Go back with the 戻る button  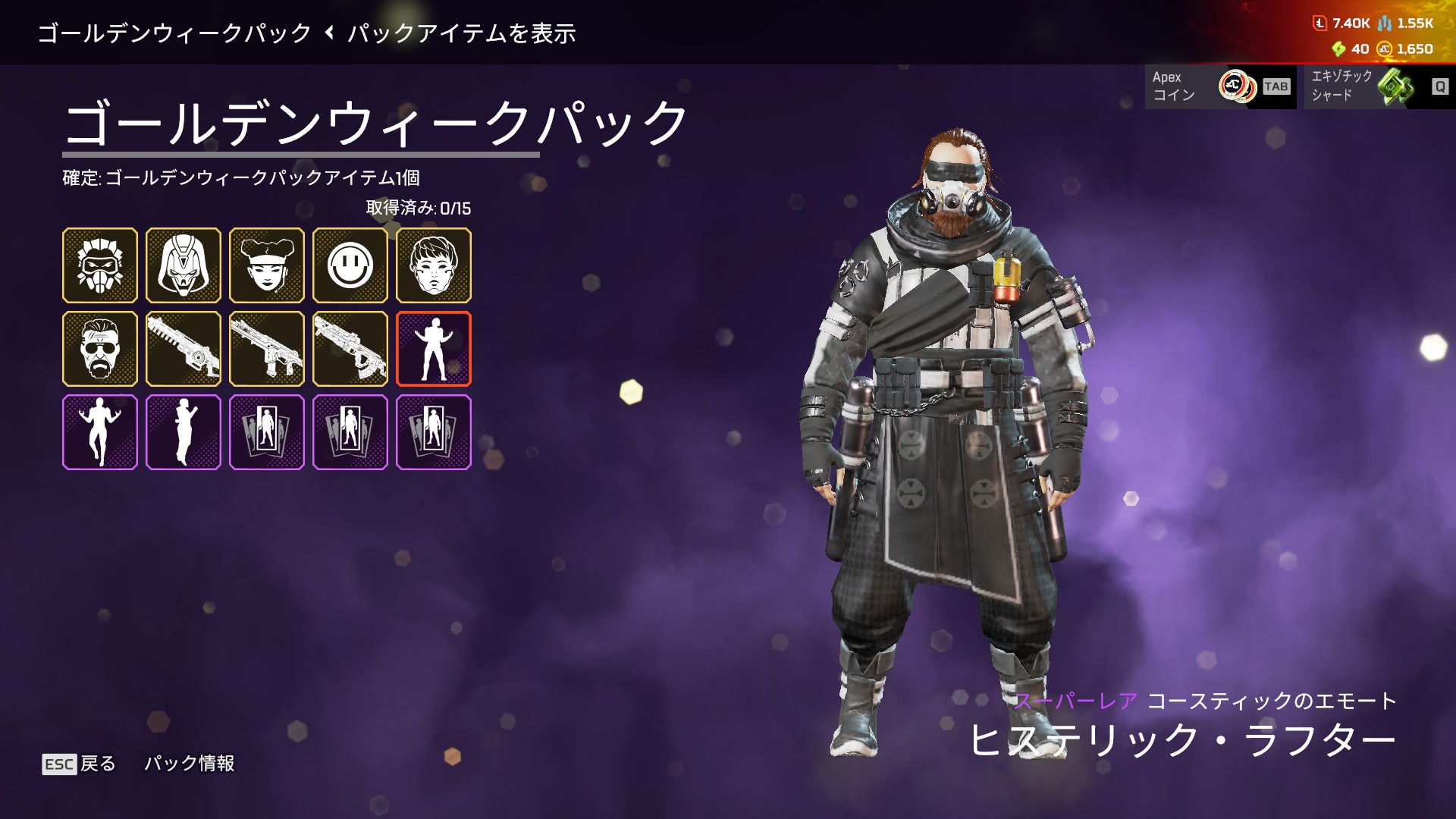pyautogui.click(x=79, y=764)
